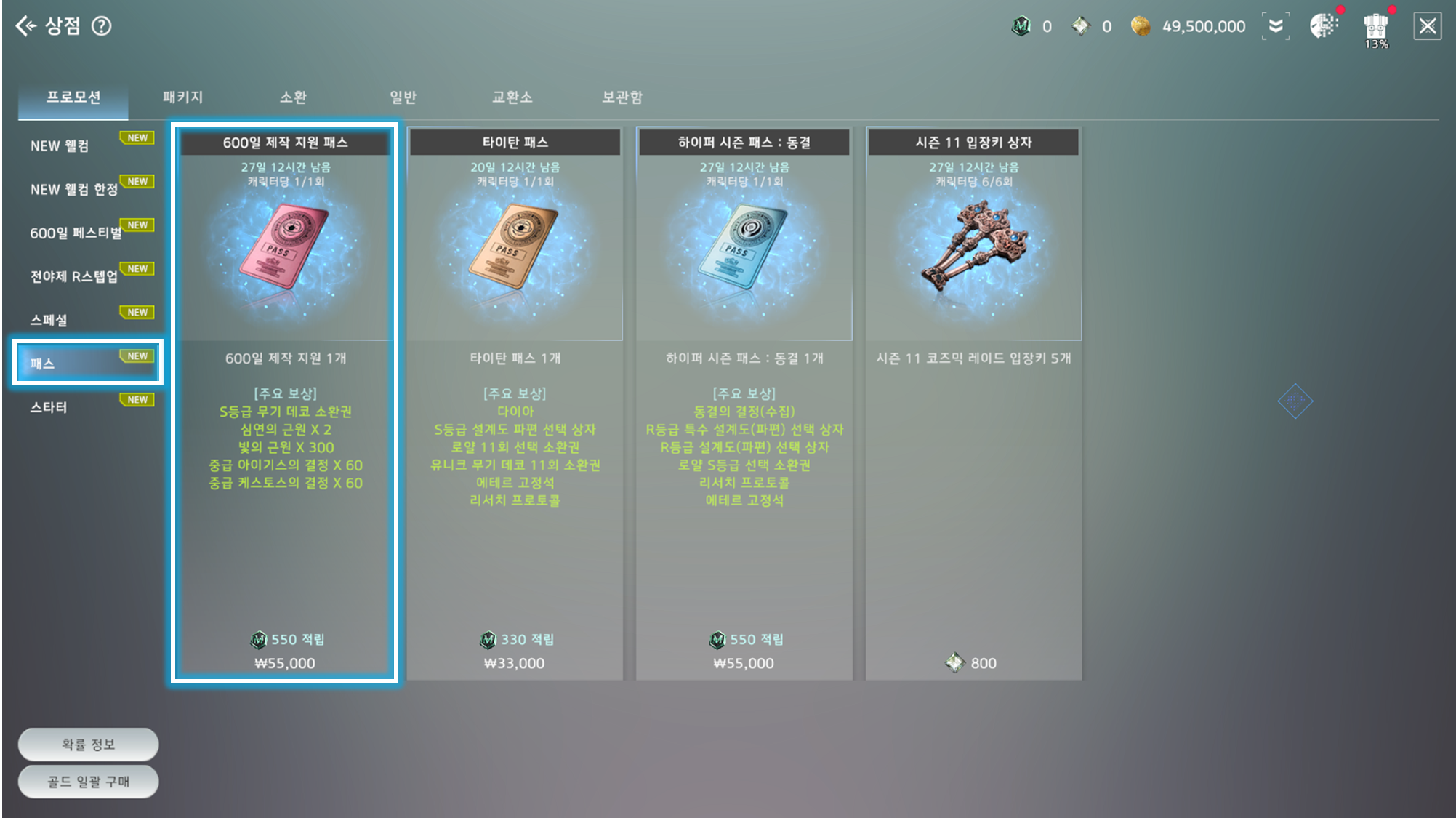Click the shop help question mark icon
1456x818 pixels.
click(102, 26)
